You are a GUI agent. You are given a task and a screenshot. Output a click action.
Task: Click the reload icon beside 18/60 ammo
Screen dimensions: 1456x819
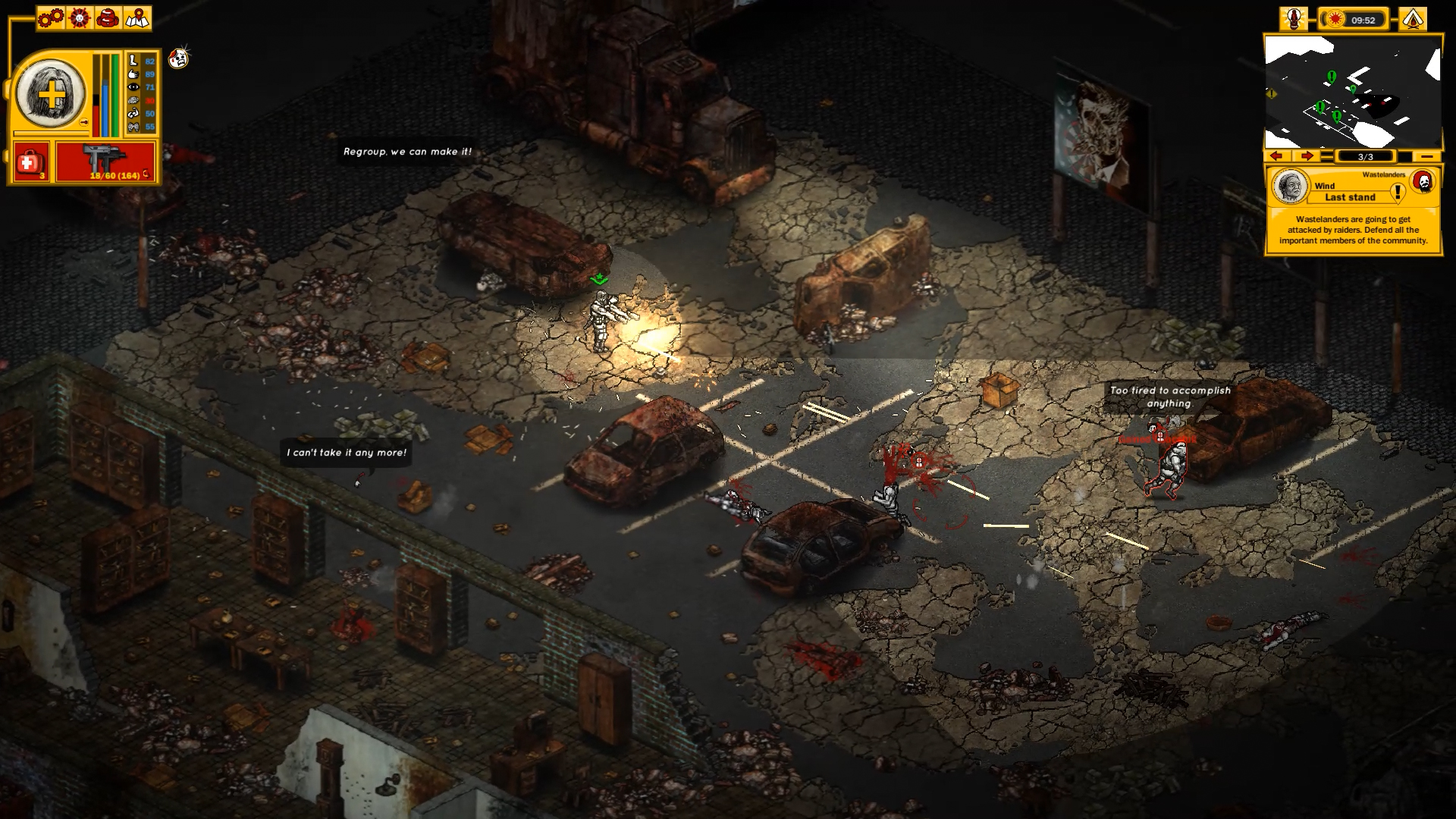[x=146, y=174]
